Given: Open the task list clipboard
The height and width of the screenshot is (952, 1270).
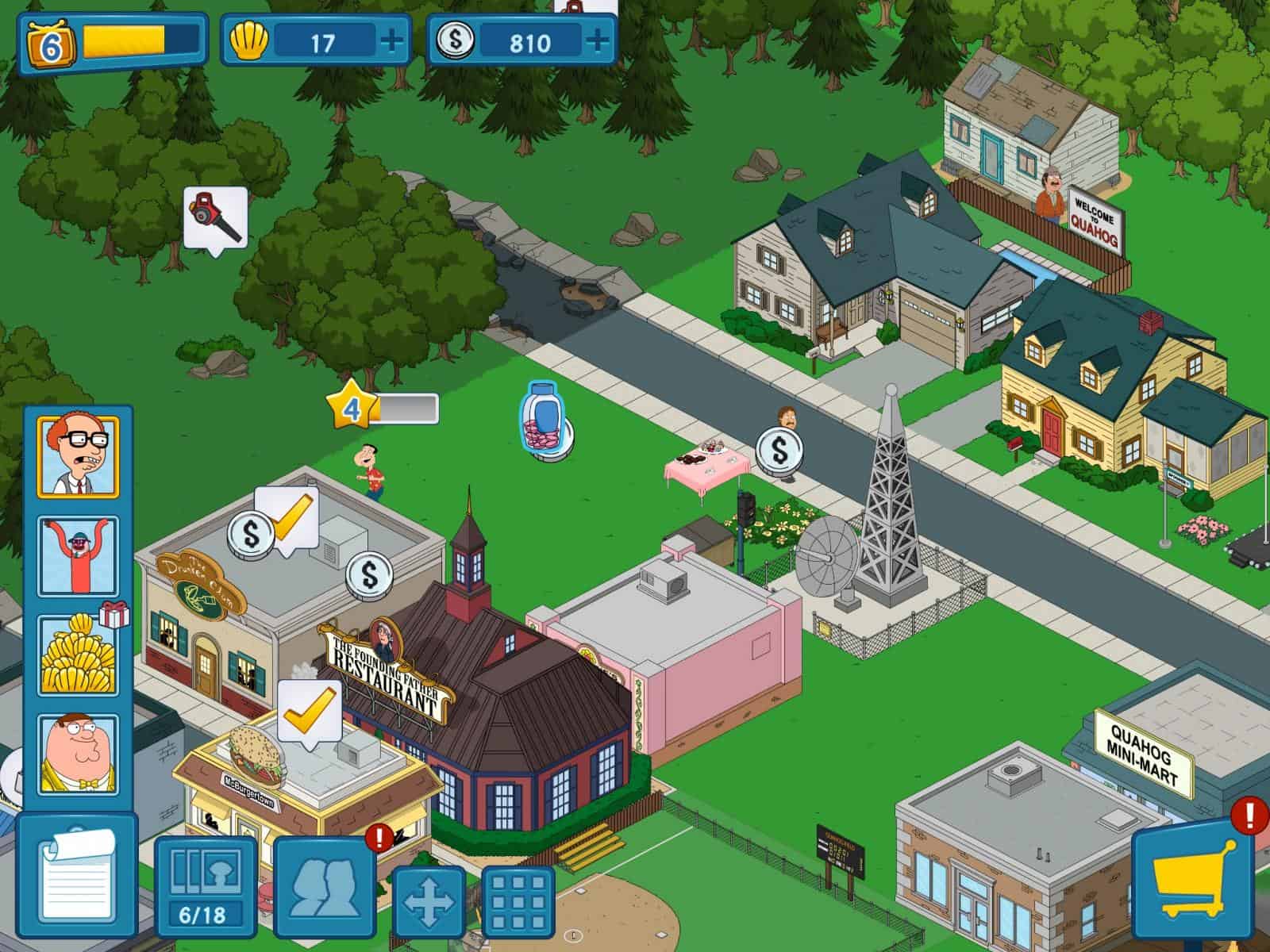Looking at the screenshot, I should coord(76,881).
